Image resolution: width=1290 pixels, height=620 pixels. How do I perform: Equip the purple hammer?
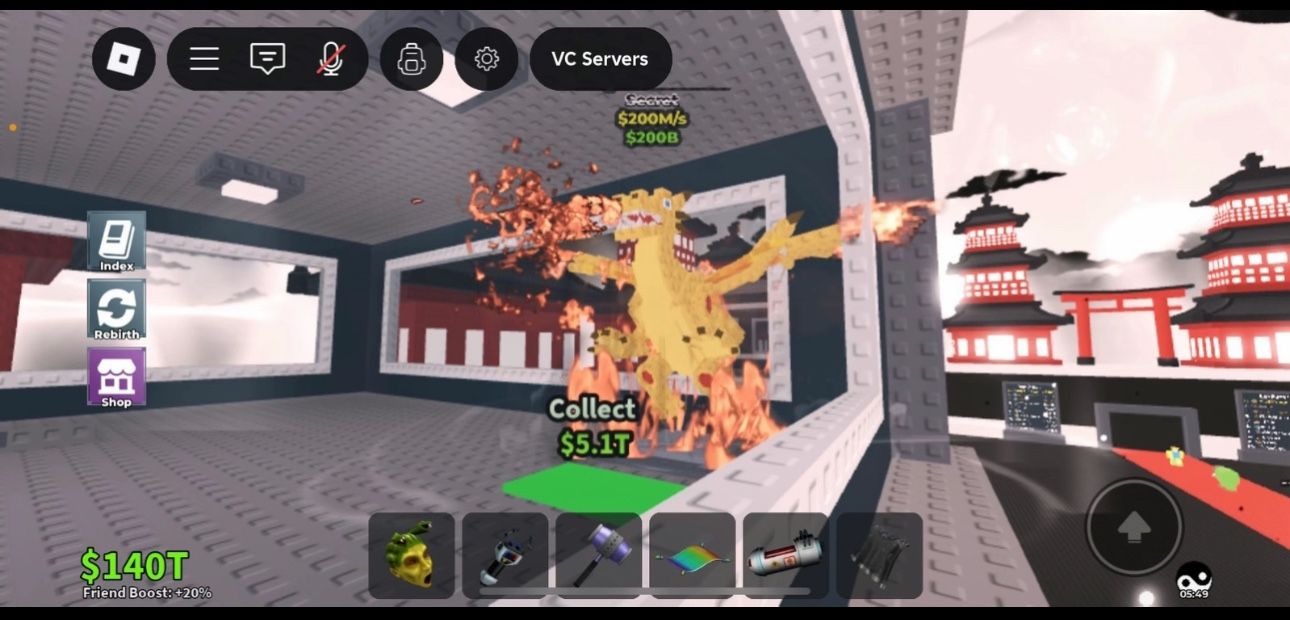click(x=598, y=556)
